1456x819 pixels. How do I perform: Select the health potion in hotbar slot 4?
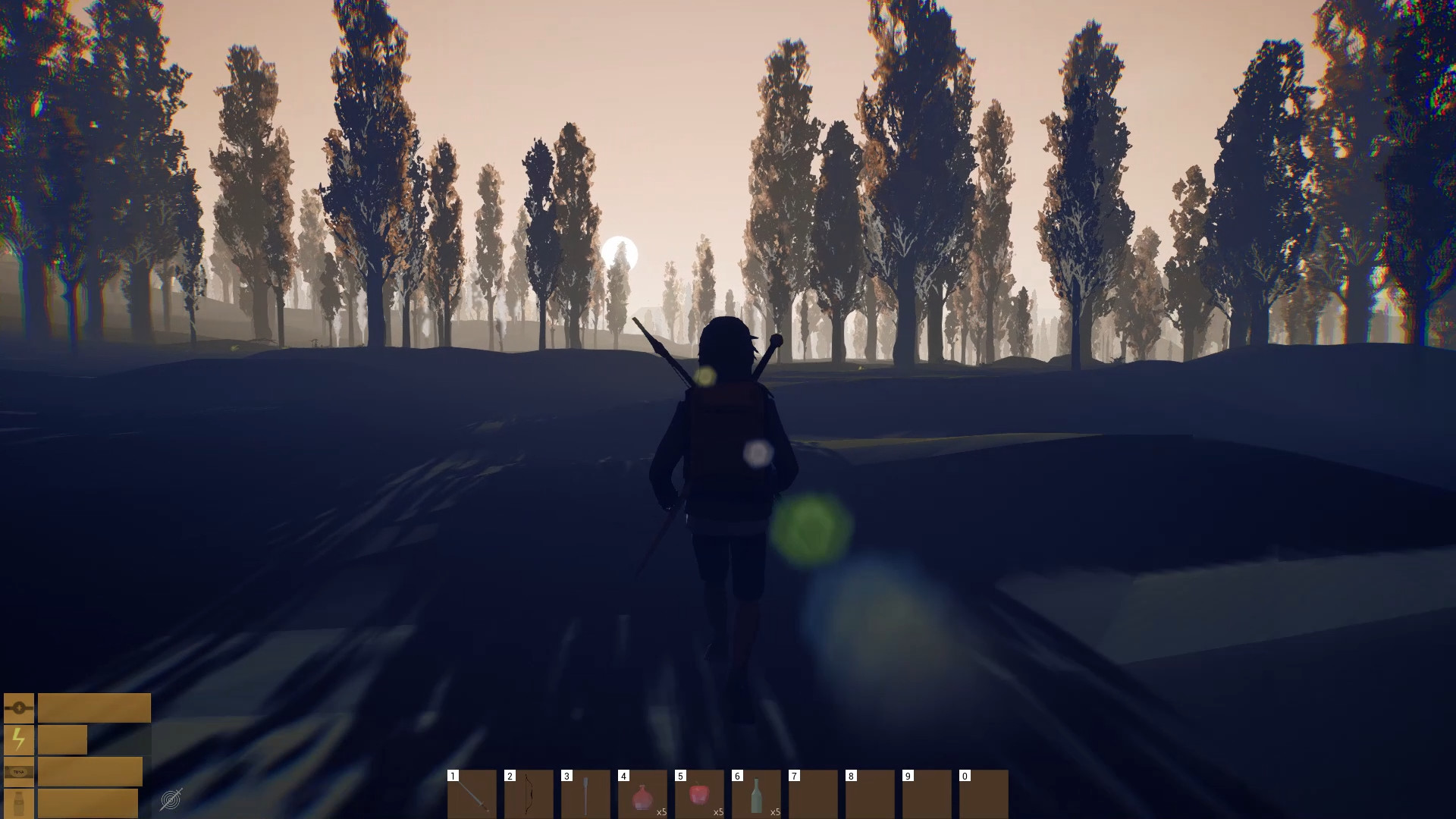pyautogui.click(x=641, y=795)
